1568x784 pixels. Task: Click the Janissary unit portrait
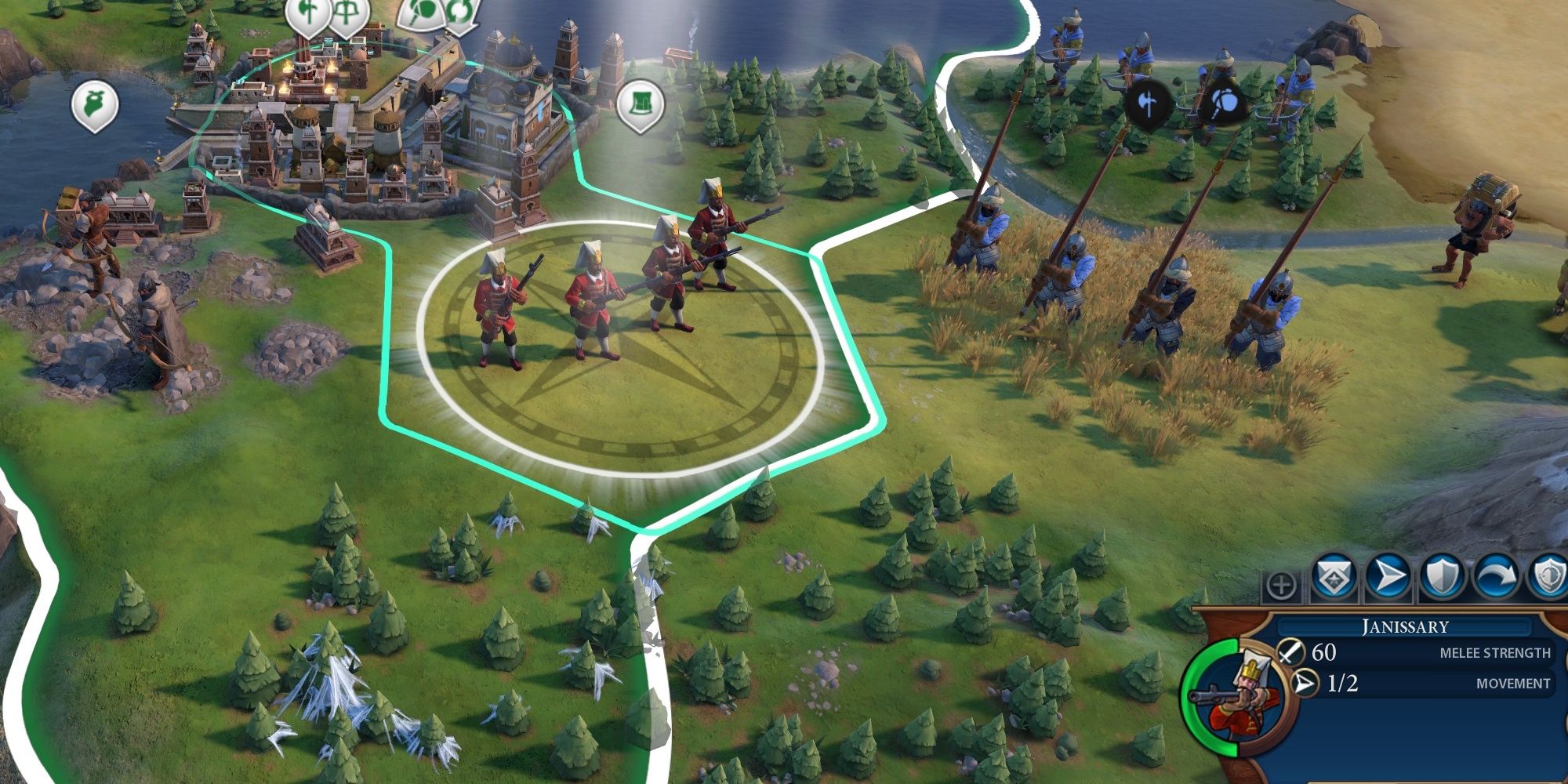(1237, 698)
